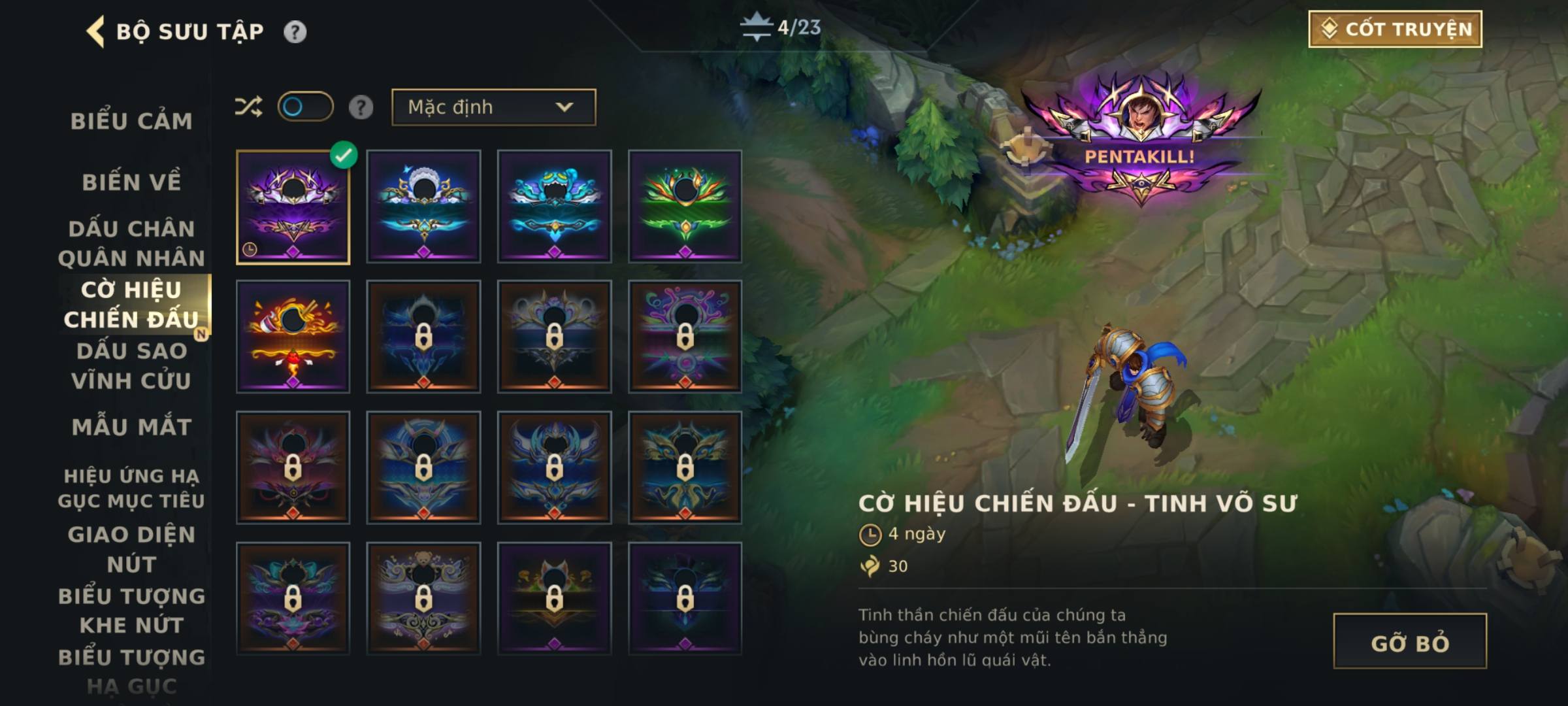Open the help icon beside Bộ Sưu Tập
This screenshot has height=706, width=1568.
click(x=295, y=31)
